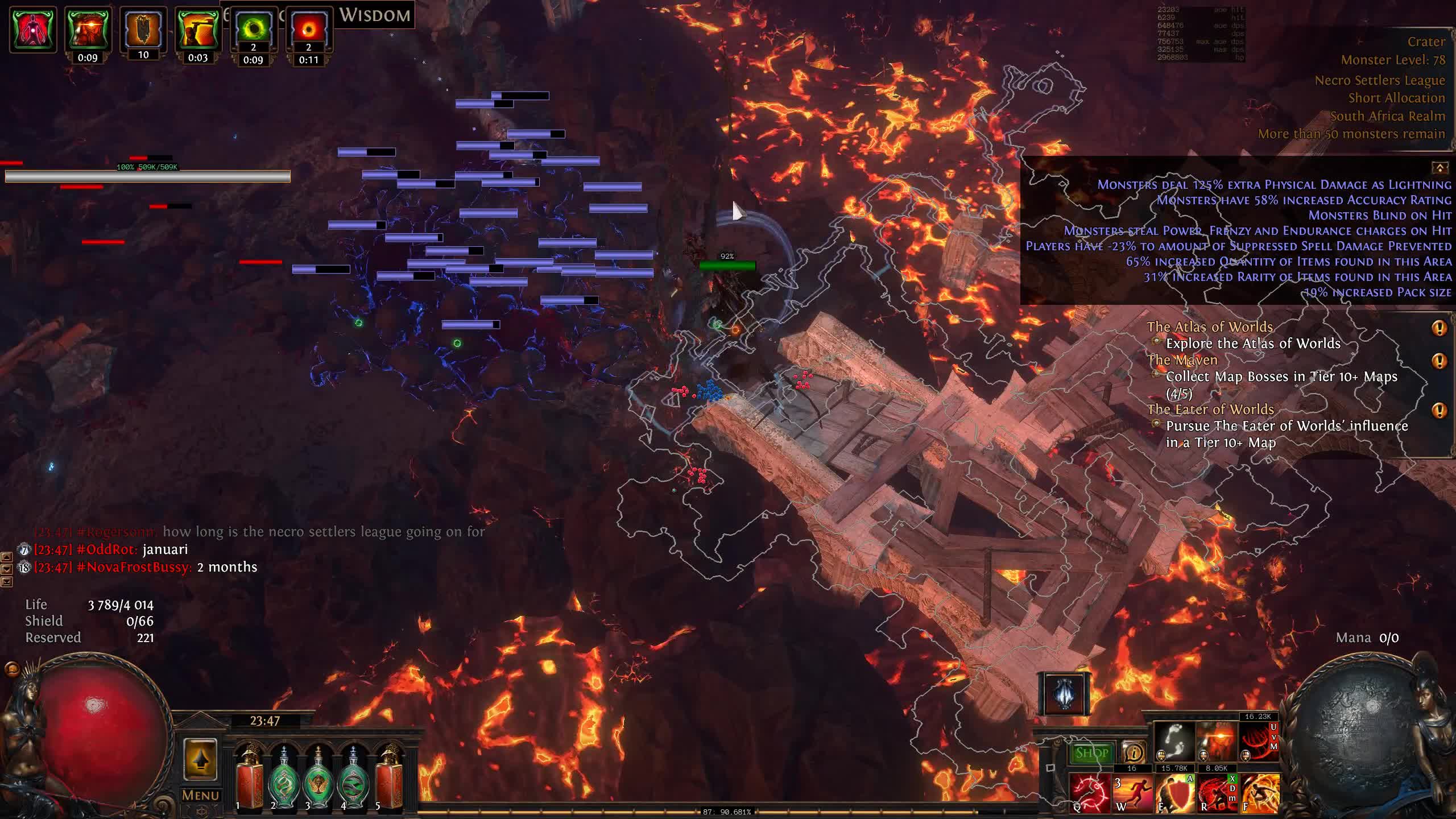Click the blue crystal item above the skill bar
This screenshot has width=1456, height=819.
click(1065, 693)
